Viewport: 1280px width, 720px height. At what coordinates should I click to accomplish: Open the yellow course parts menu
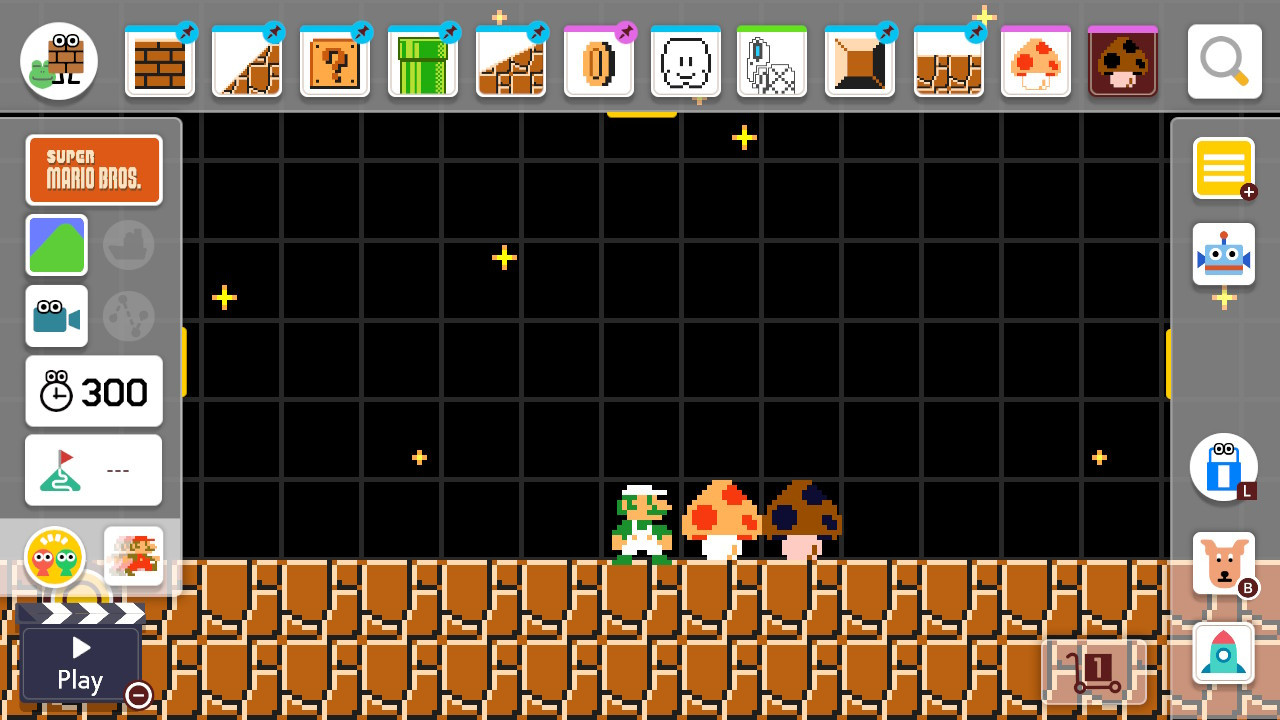[x=1223, y=168]
